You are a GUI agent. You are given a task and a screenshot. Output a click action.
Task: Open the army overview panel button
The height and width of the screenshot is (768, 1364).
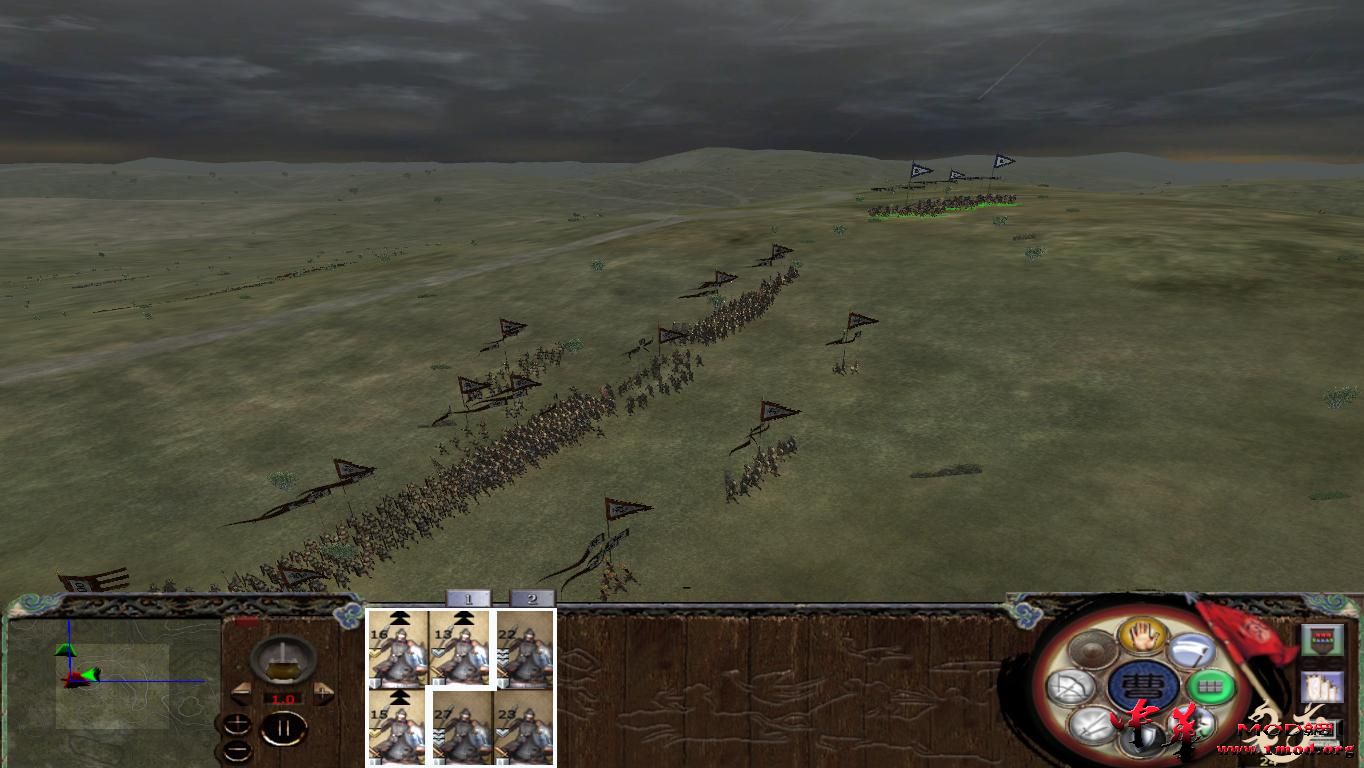[x=1323, y=638]
